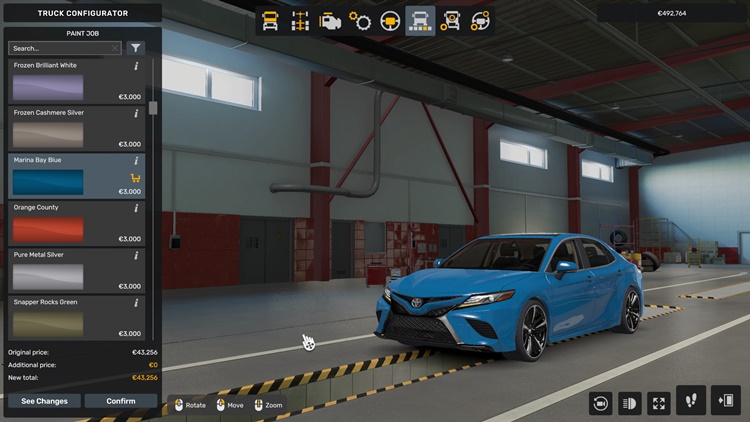This screenshot has height=422, width=750.
Task: Open the truck cabin category tab
Action: (270, 21)
